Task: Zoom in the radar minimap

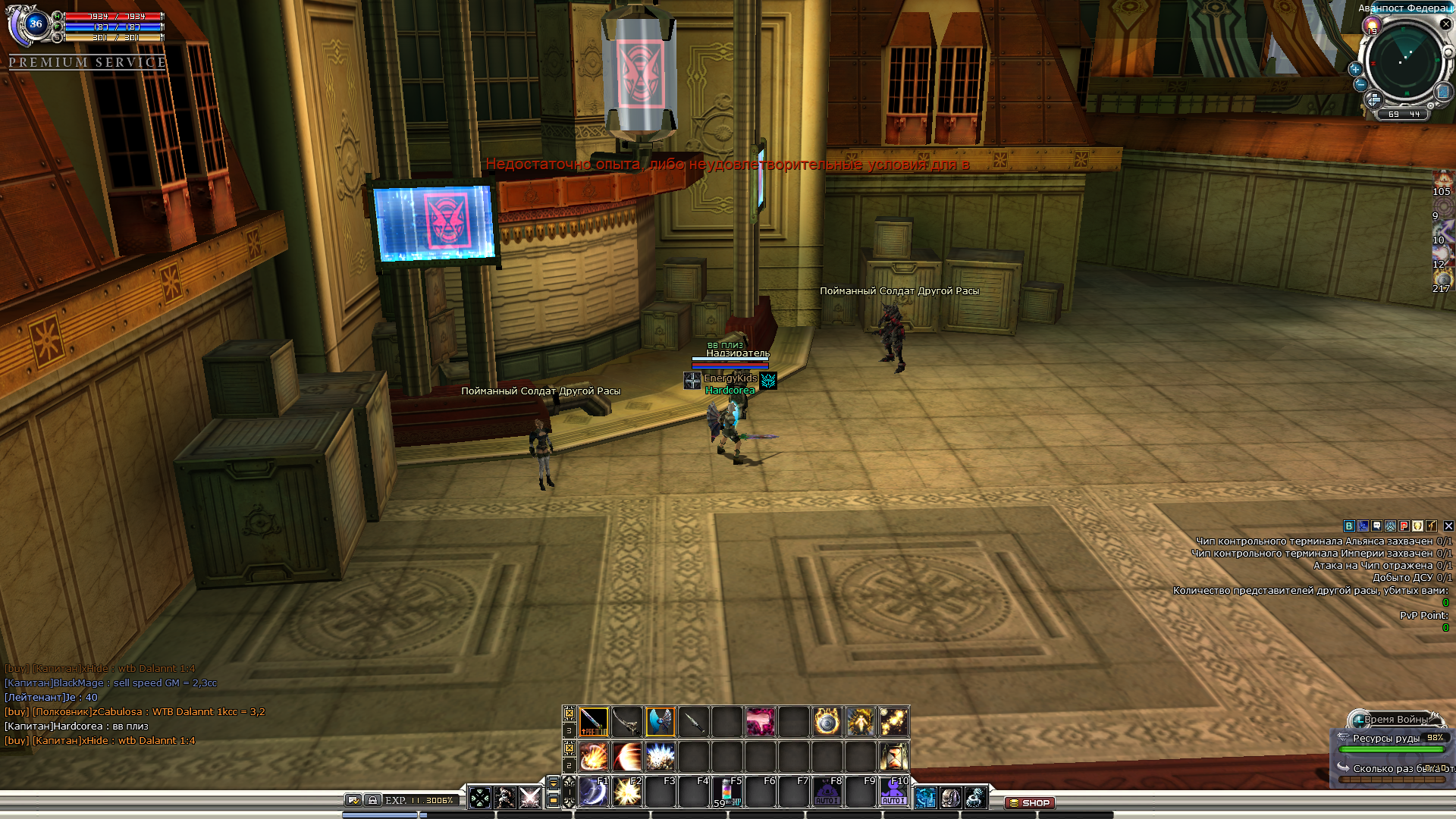Action: [x=1355, y=69]
